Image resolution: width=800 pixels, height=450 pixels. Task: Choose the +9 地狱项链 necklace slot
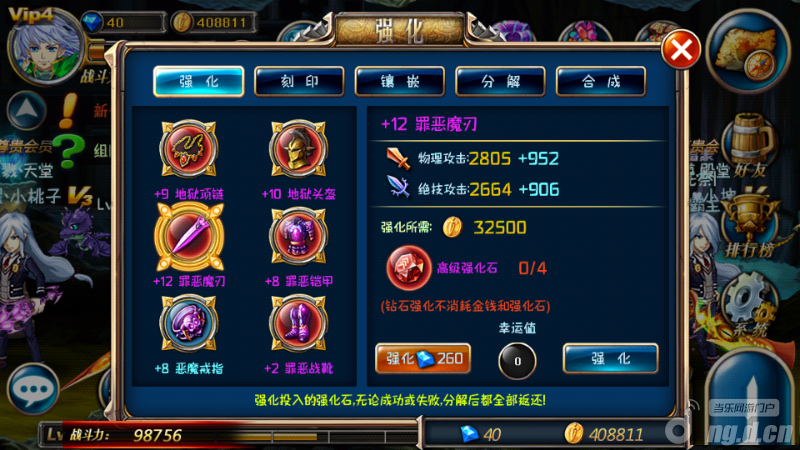point(188,148)
